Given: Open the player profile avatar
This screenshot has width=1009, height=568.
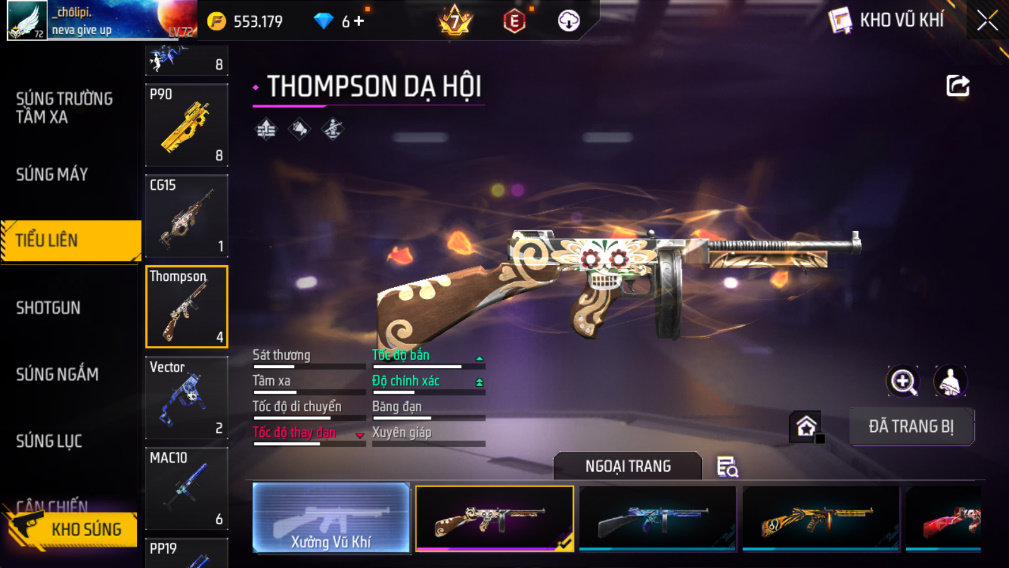Looking at the screenshot, I should pos(27,20).
